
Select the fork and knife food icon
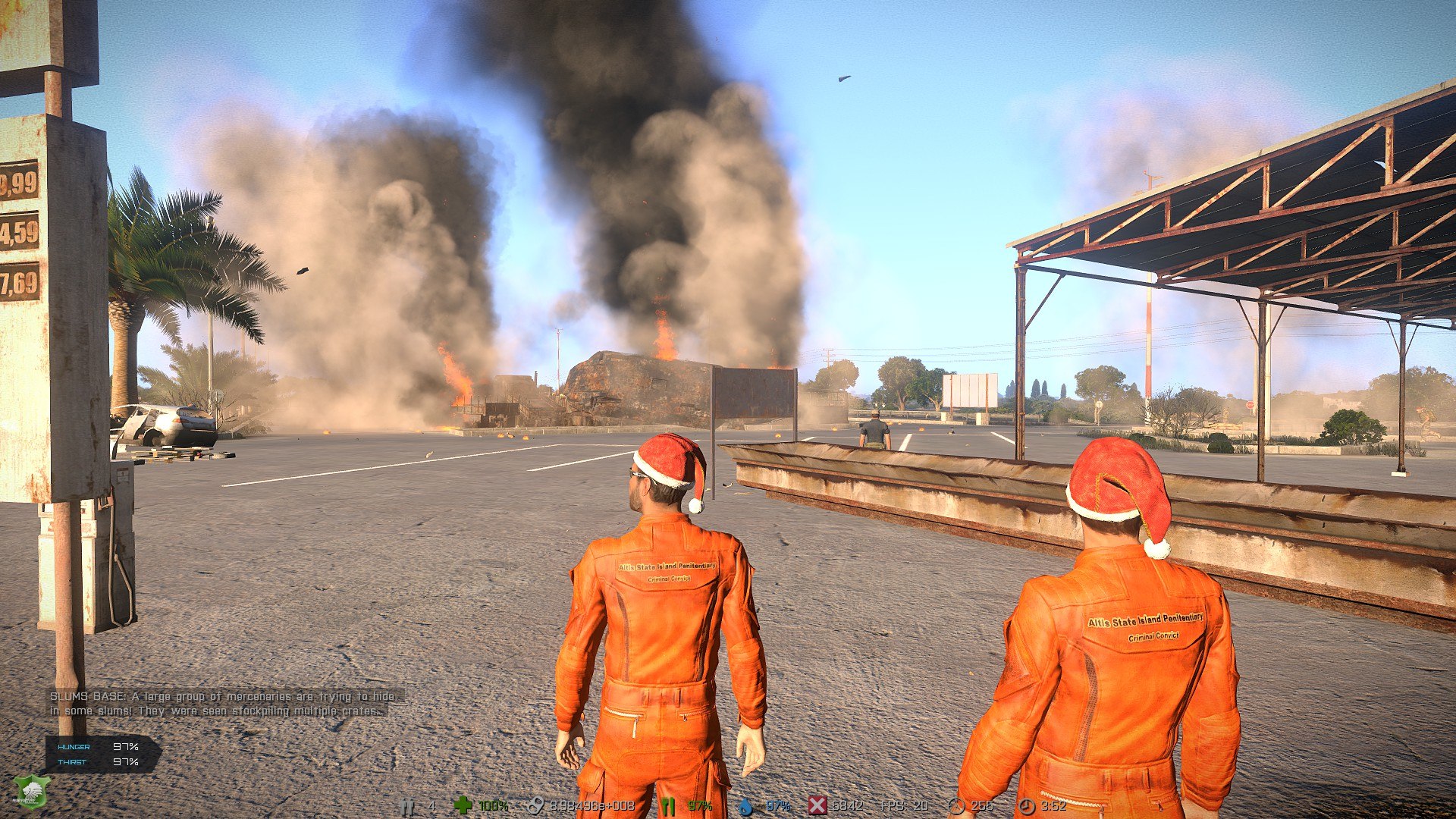tap(667, 805)
